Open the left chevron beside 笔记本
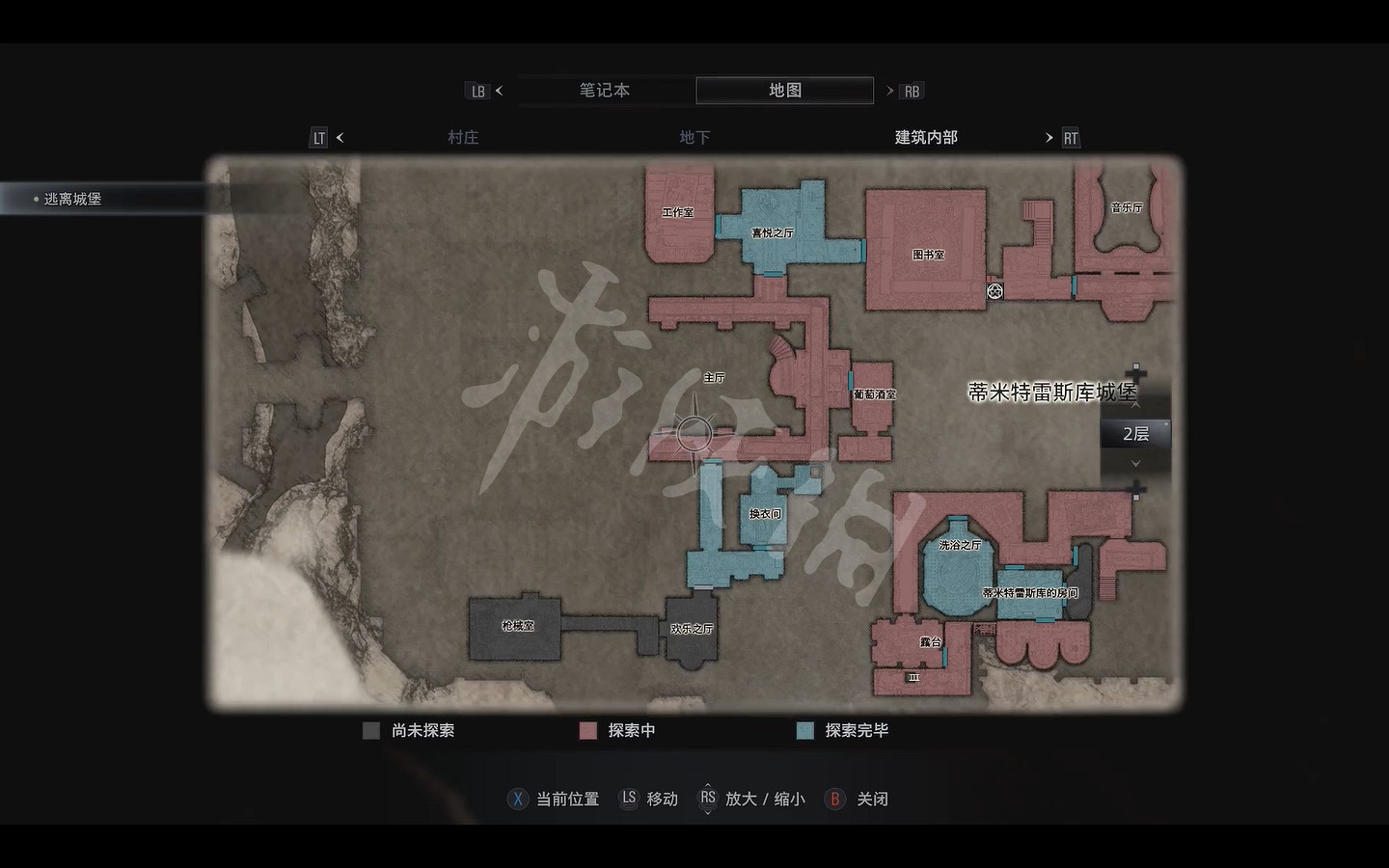1389x868 pixels. click(500, 90)
